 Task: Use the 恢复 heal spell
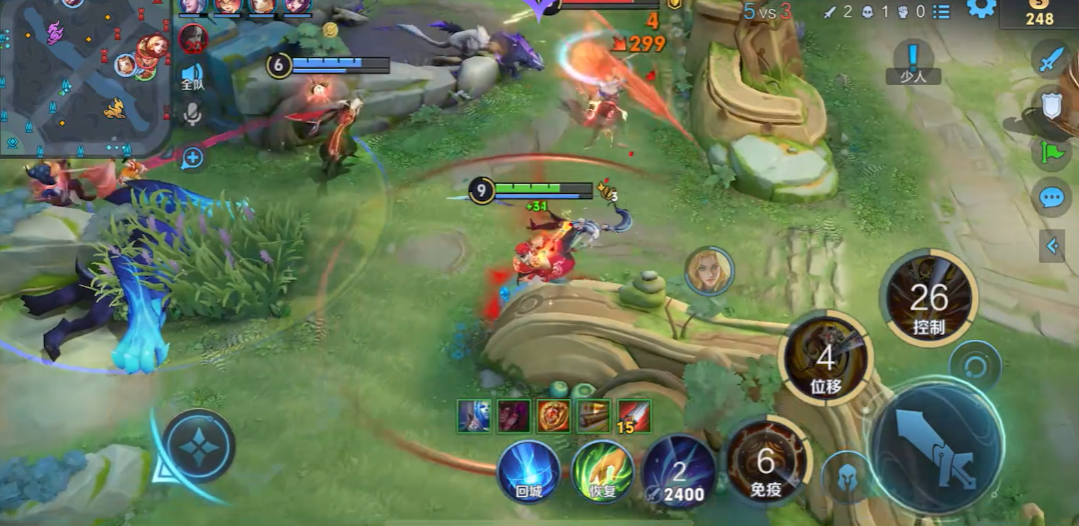(x=603, y=470)
